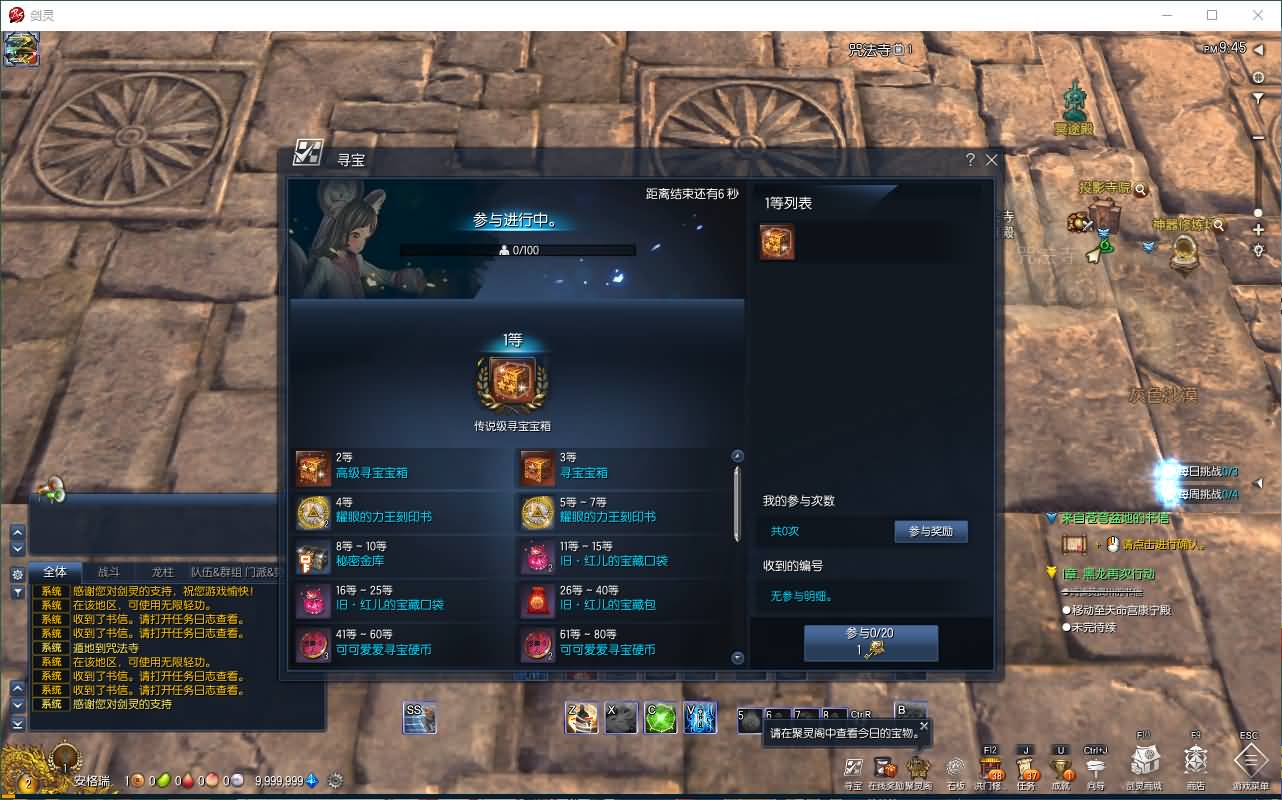The image size is (1282, 800).
Task: Collapse the chat panel with the up arrow
Action: [17, 532]
